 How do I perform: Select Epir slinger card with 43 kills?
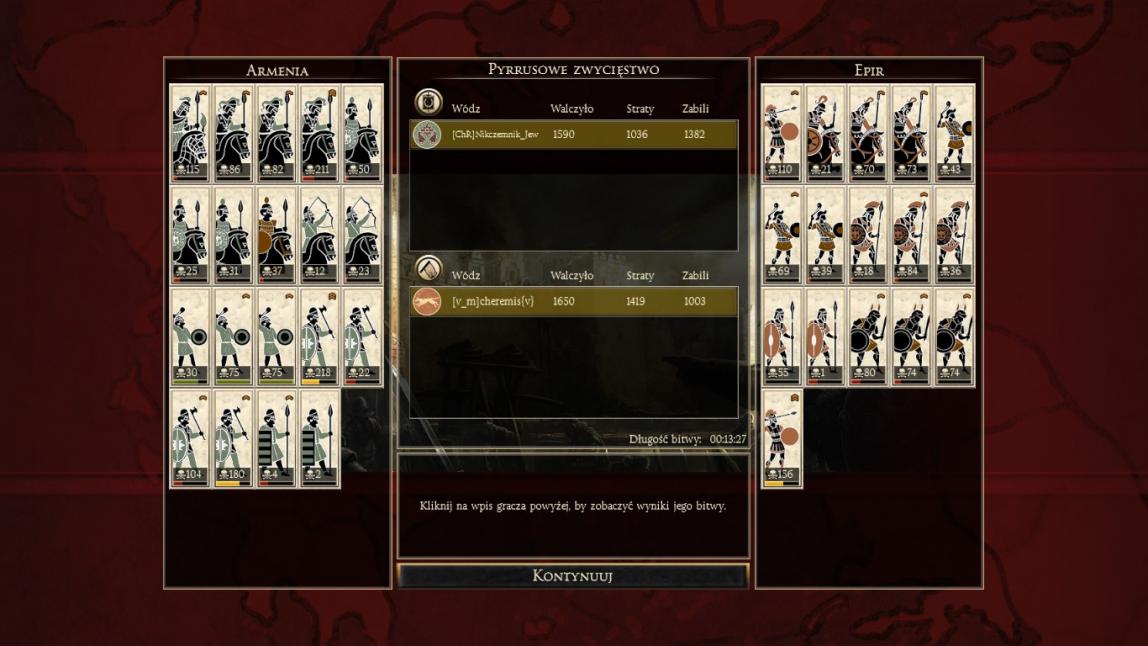954,133
